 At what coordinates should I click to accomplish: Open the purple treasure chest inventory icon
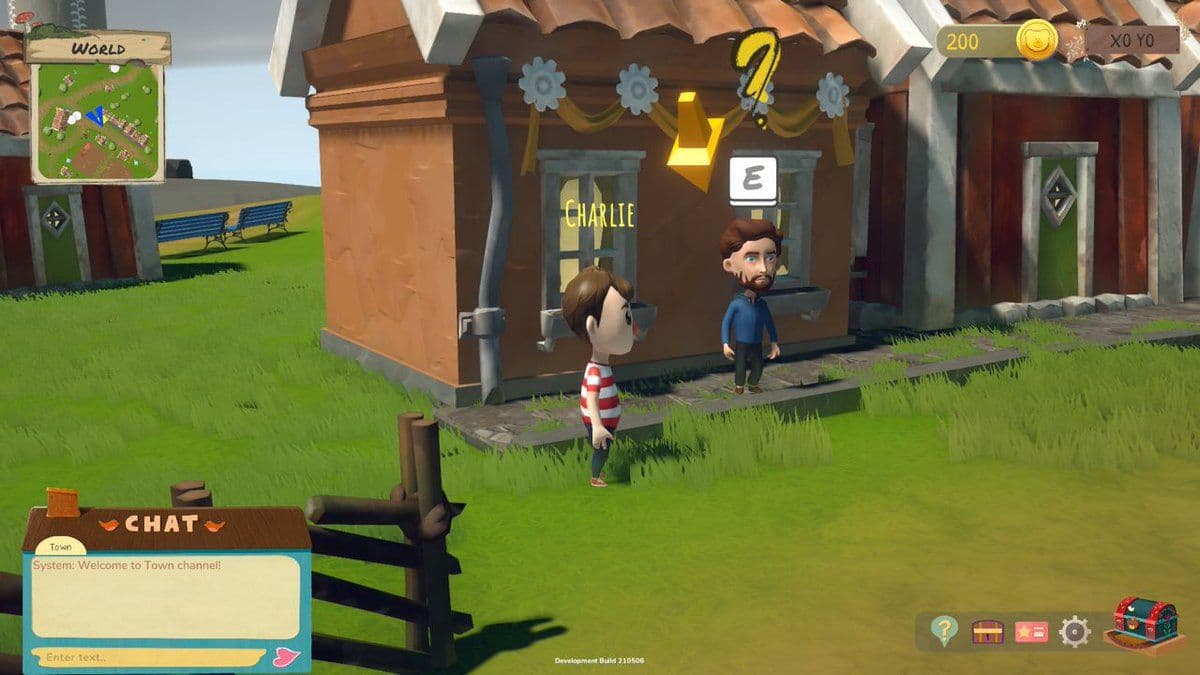[987, 632]
